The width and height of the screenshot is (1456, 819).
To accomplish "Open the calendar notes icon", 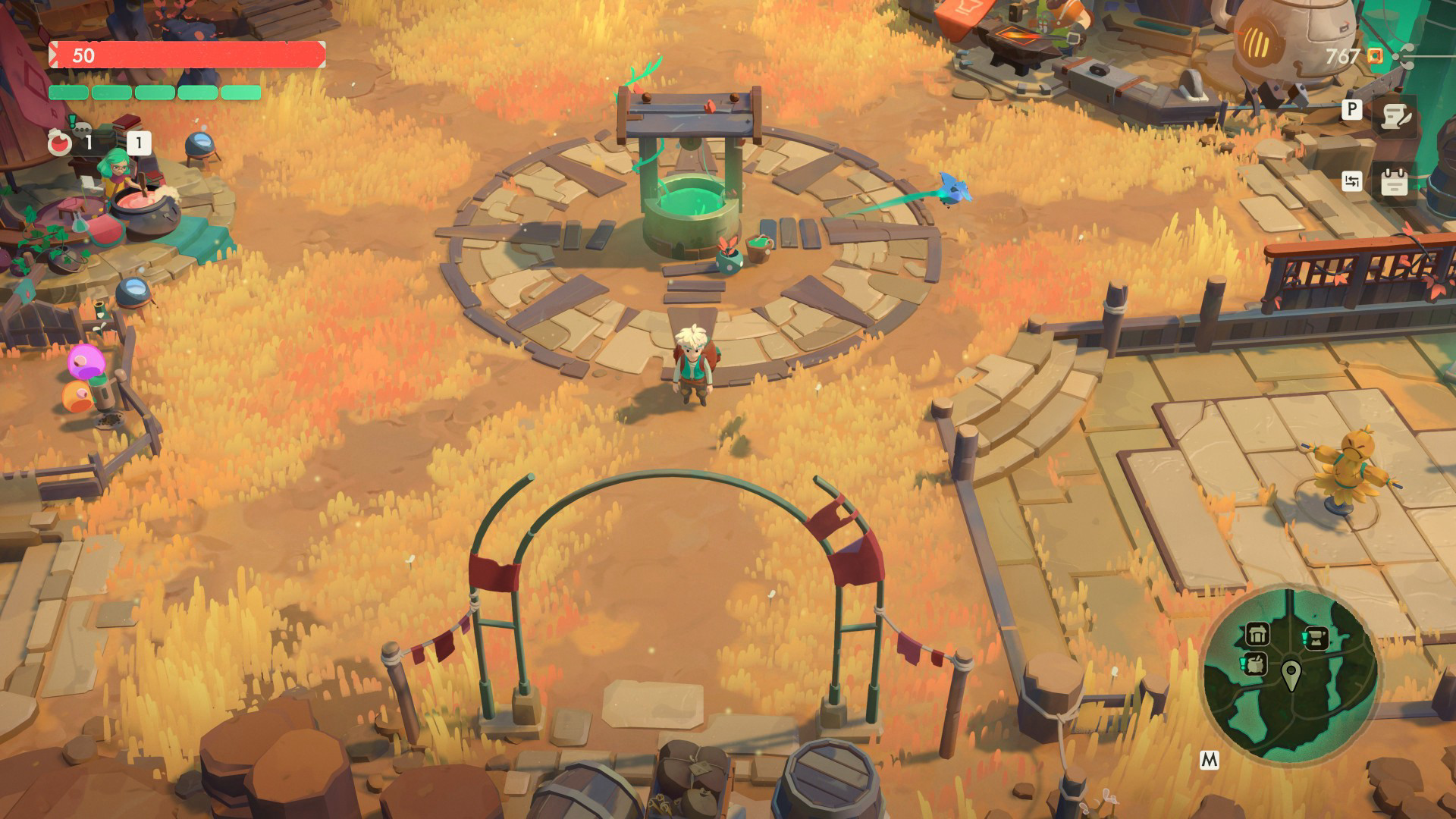I will (1394, 182).
